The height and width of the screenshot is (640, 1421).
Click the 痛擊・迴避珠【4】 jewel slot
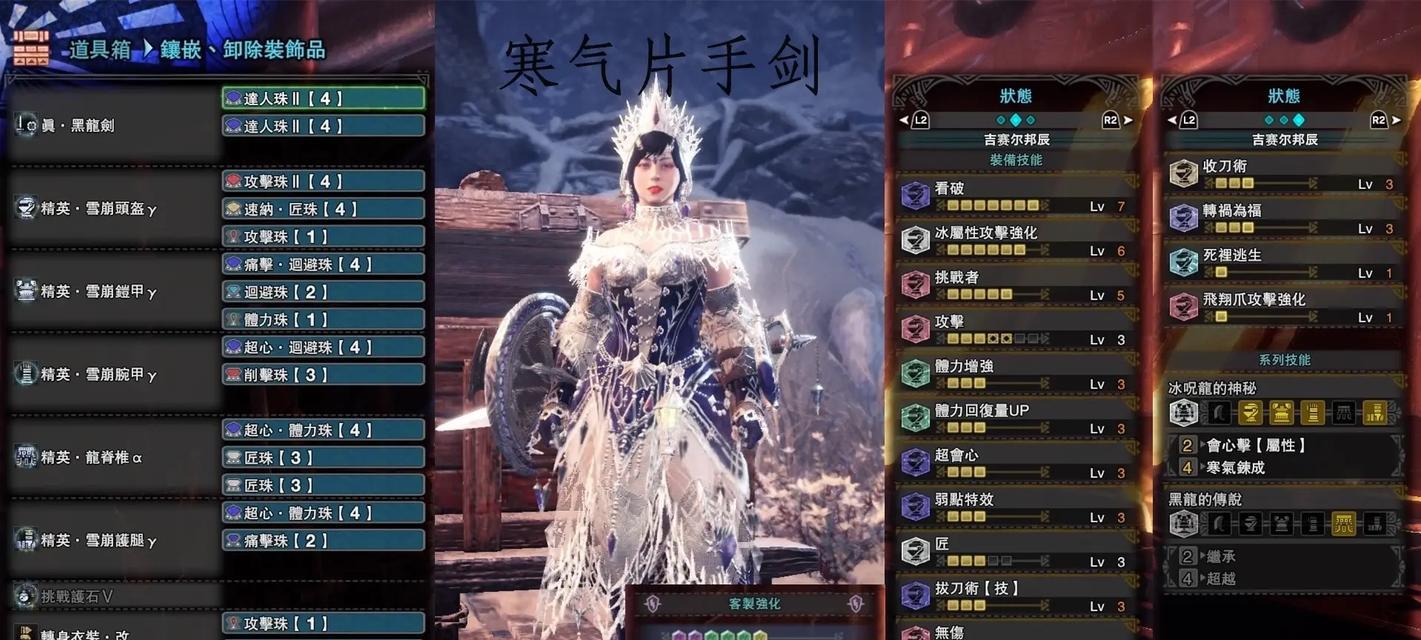(323, 264)
